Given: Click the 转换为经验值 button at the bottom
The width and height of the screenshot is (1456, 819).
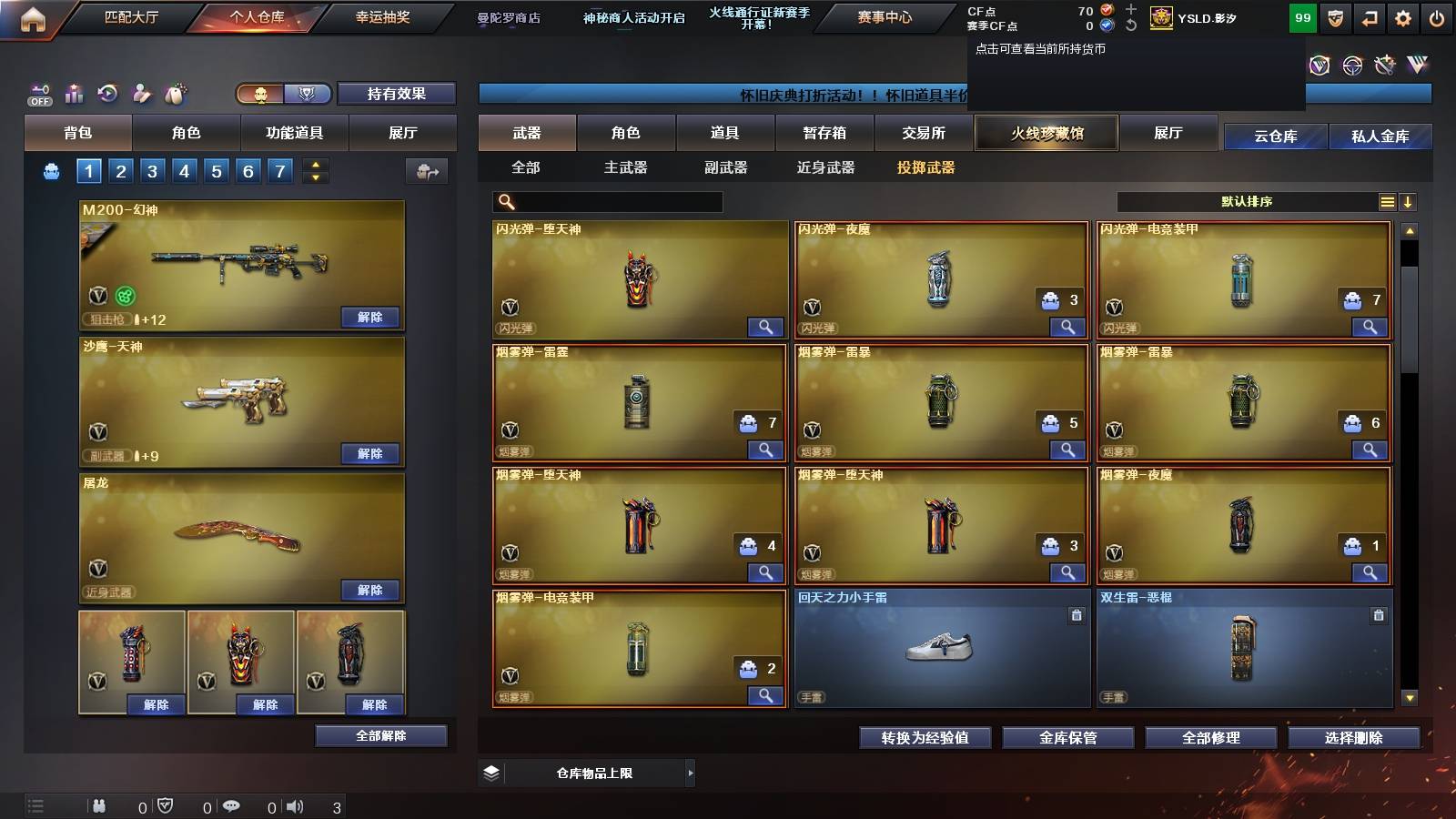Looking at the screenshot, I should tap(925, 738).
